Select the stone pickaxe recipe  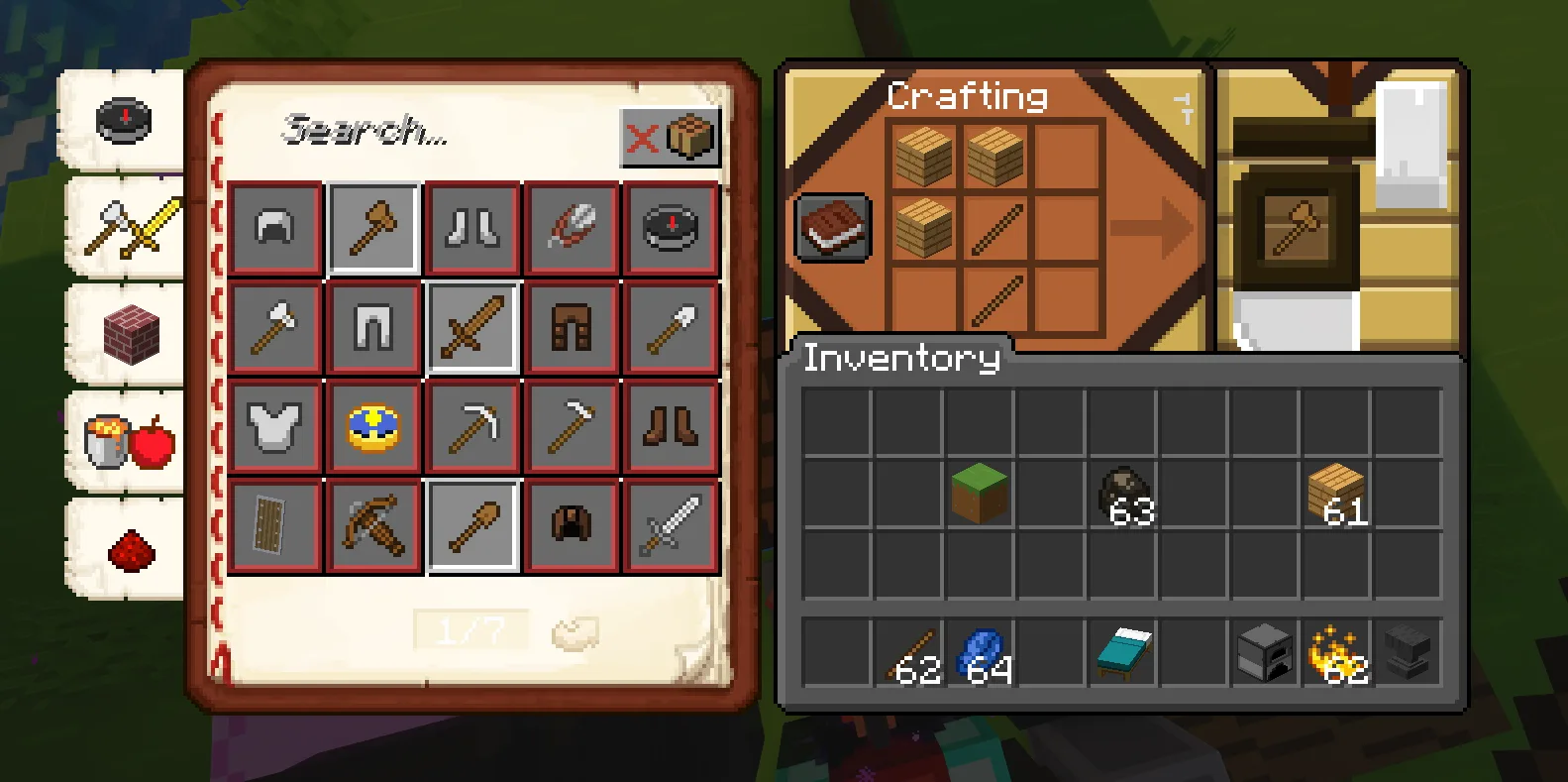[x=472, y=426]
